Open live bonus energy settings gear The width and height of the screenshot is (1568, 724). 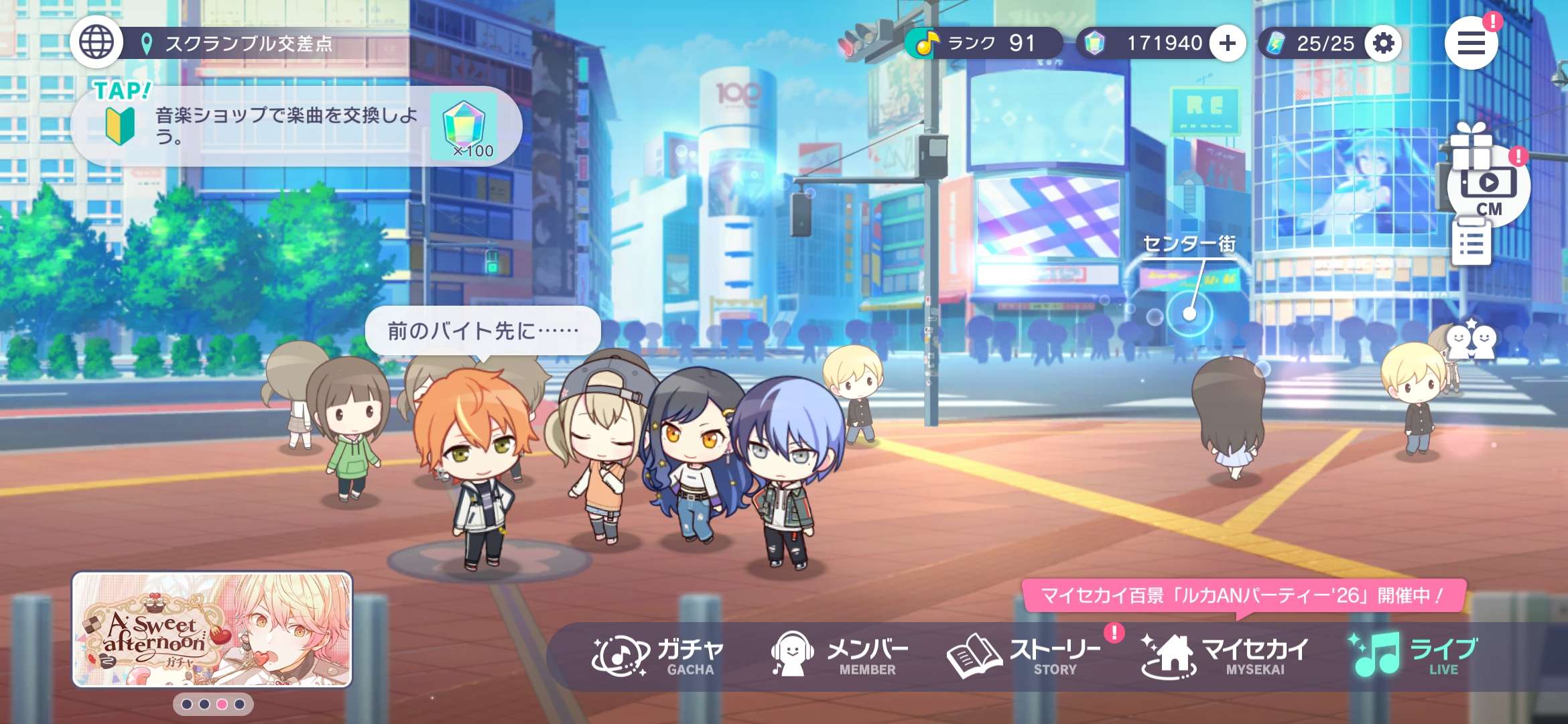tap(1383, 44)
